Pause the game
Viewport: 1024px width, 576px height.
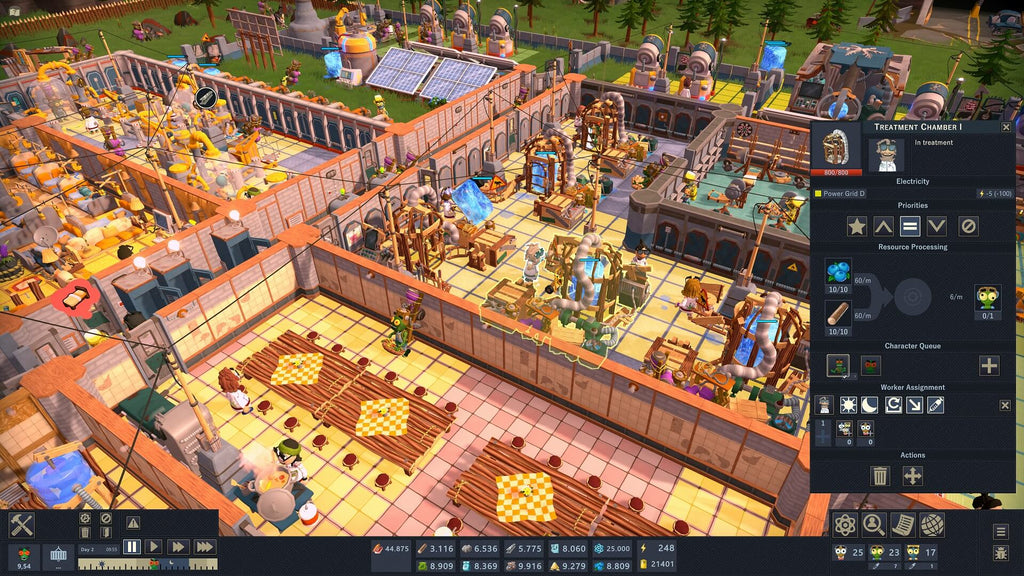pos(132,547)
